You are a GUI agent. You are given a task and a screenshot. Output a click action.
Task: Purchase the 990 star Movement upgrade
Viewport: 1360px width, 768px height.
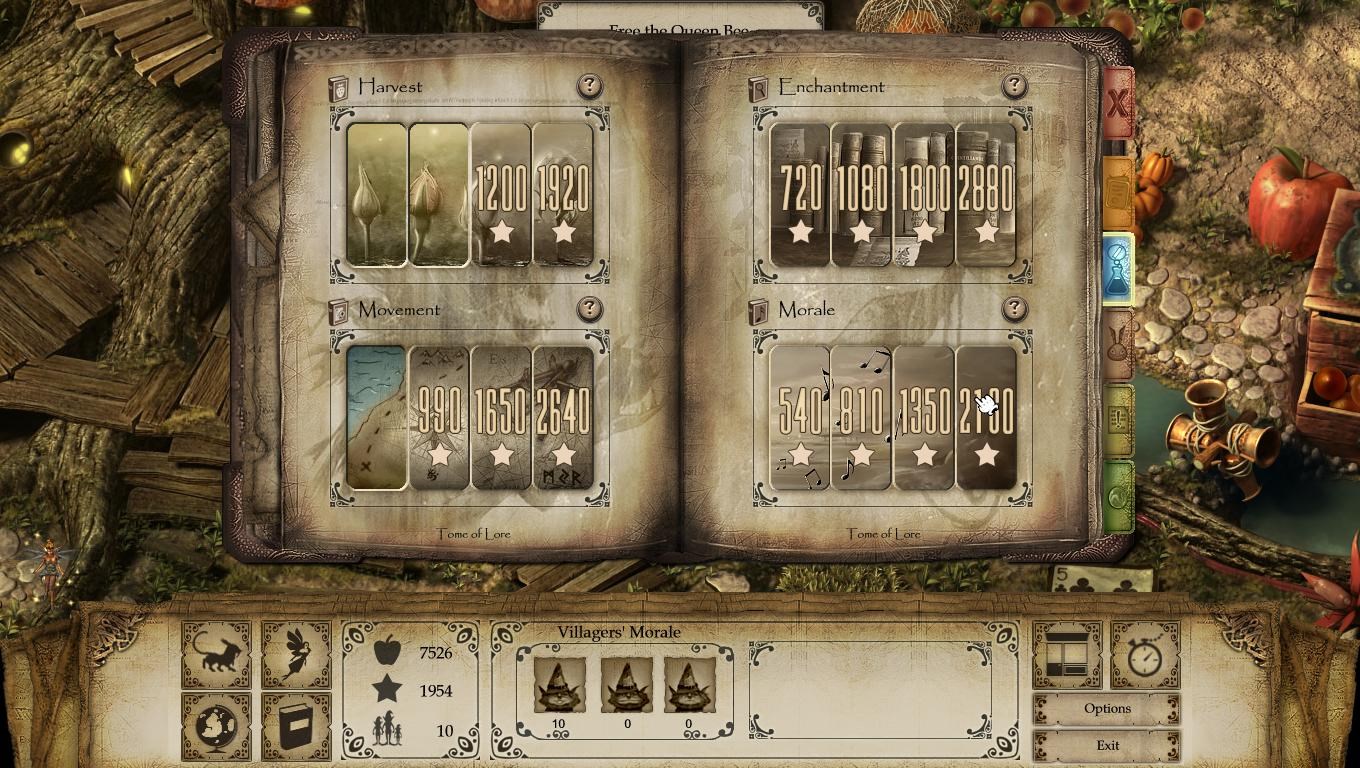click(x=437, y=417)
